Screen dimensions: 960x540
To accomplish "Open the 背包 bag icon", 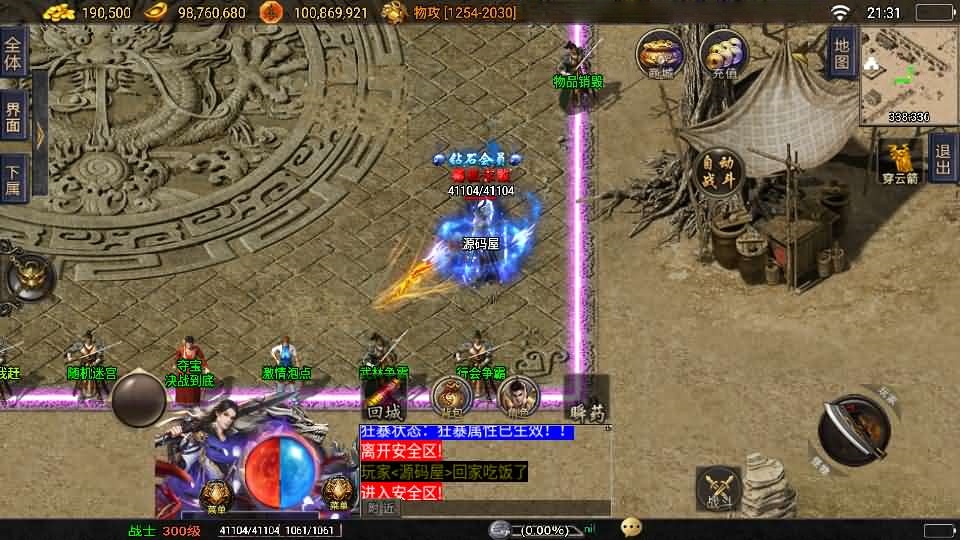I will (452, 398).
